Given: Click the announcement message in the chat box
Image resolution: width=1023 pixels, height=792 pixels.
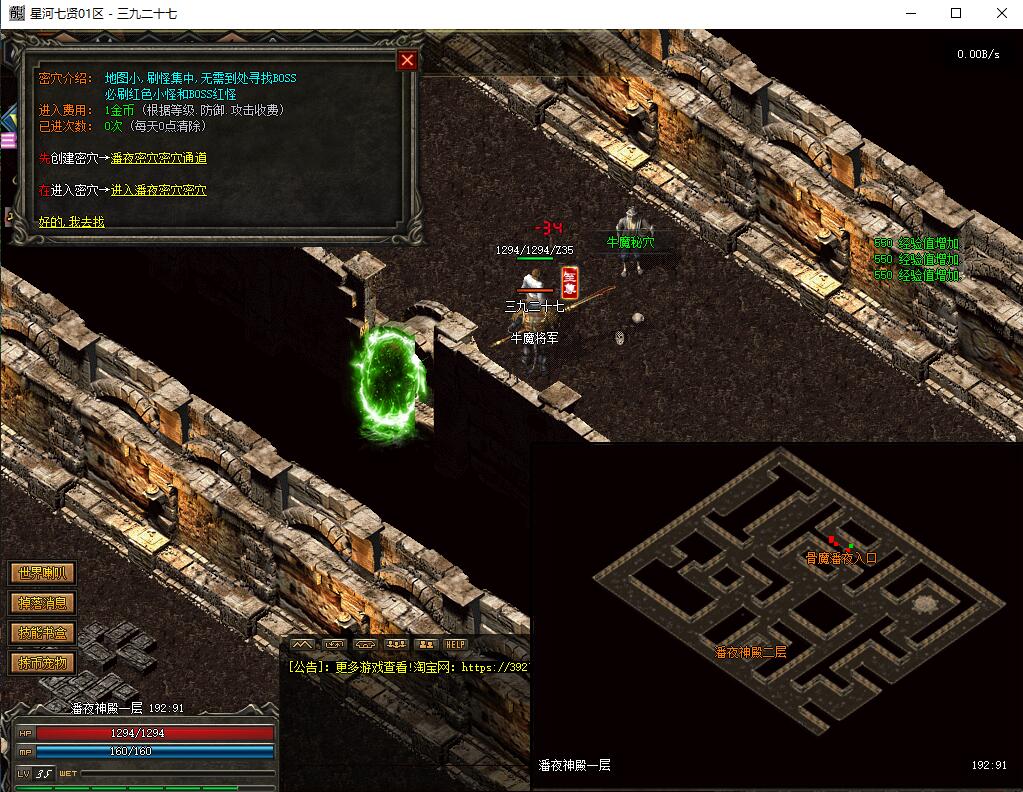Looking at the screenshot, I should (407, 667).
